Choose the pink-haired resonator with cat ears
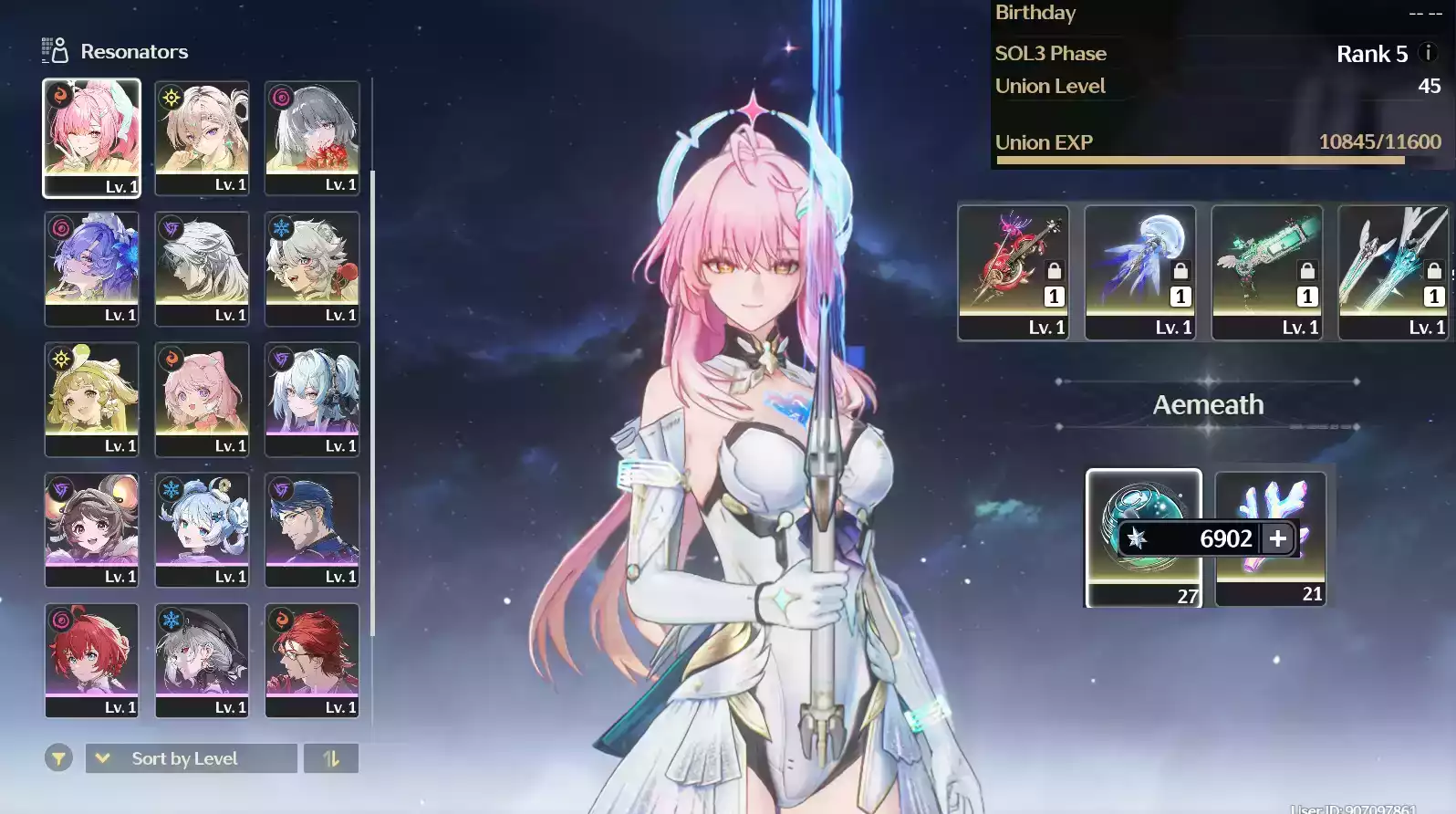The image size is (1456, 814). [x=202, y=398]
